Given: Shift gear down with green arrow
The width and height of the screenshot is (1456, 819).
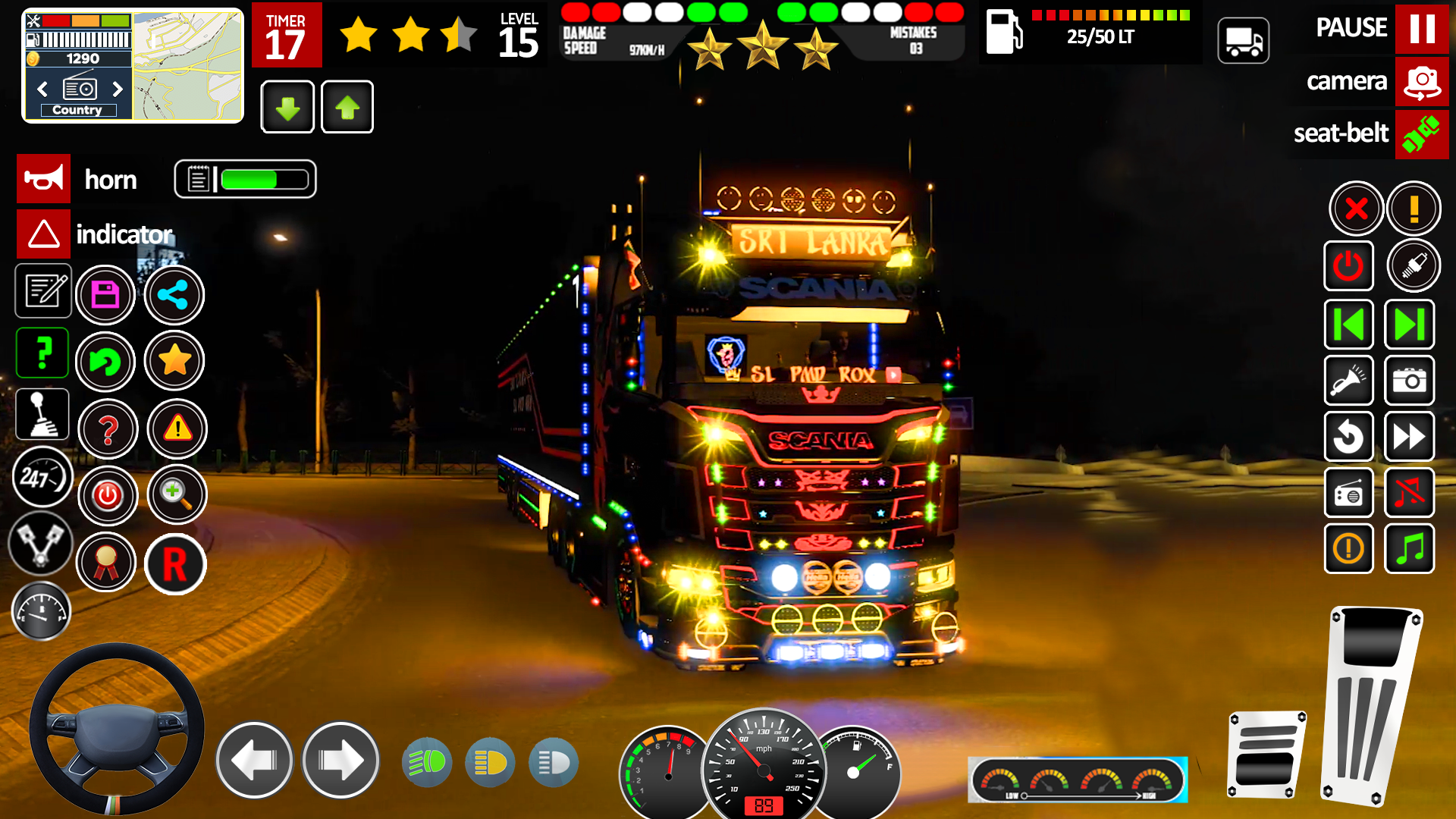Looking at the screenshot, I should click(x=287, y=107).
